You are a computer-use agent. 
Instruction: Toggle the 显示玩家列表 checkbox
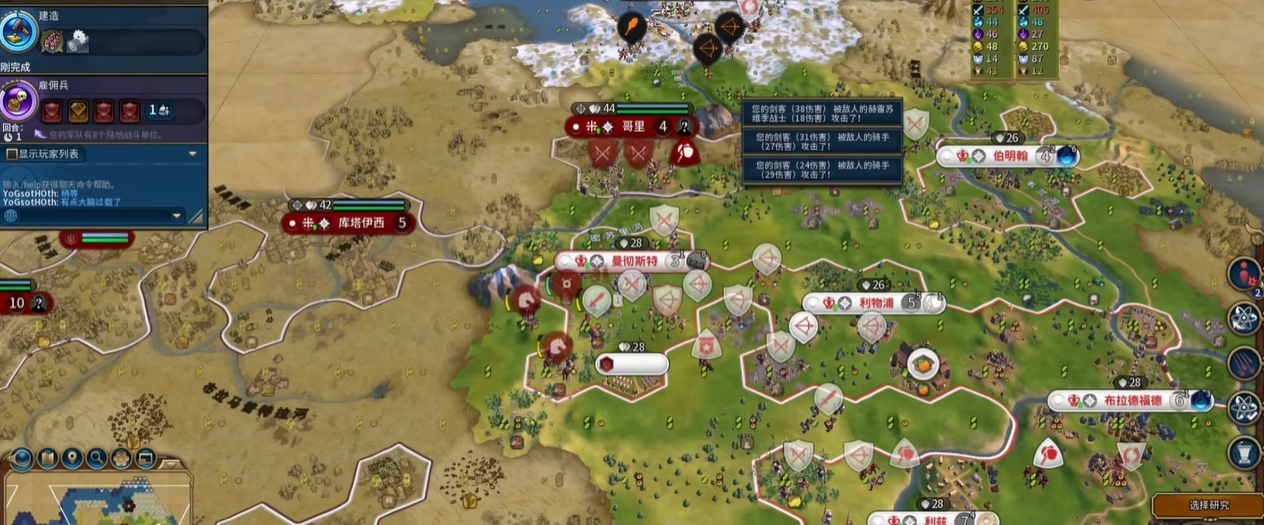[12, 154]
